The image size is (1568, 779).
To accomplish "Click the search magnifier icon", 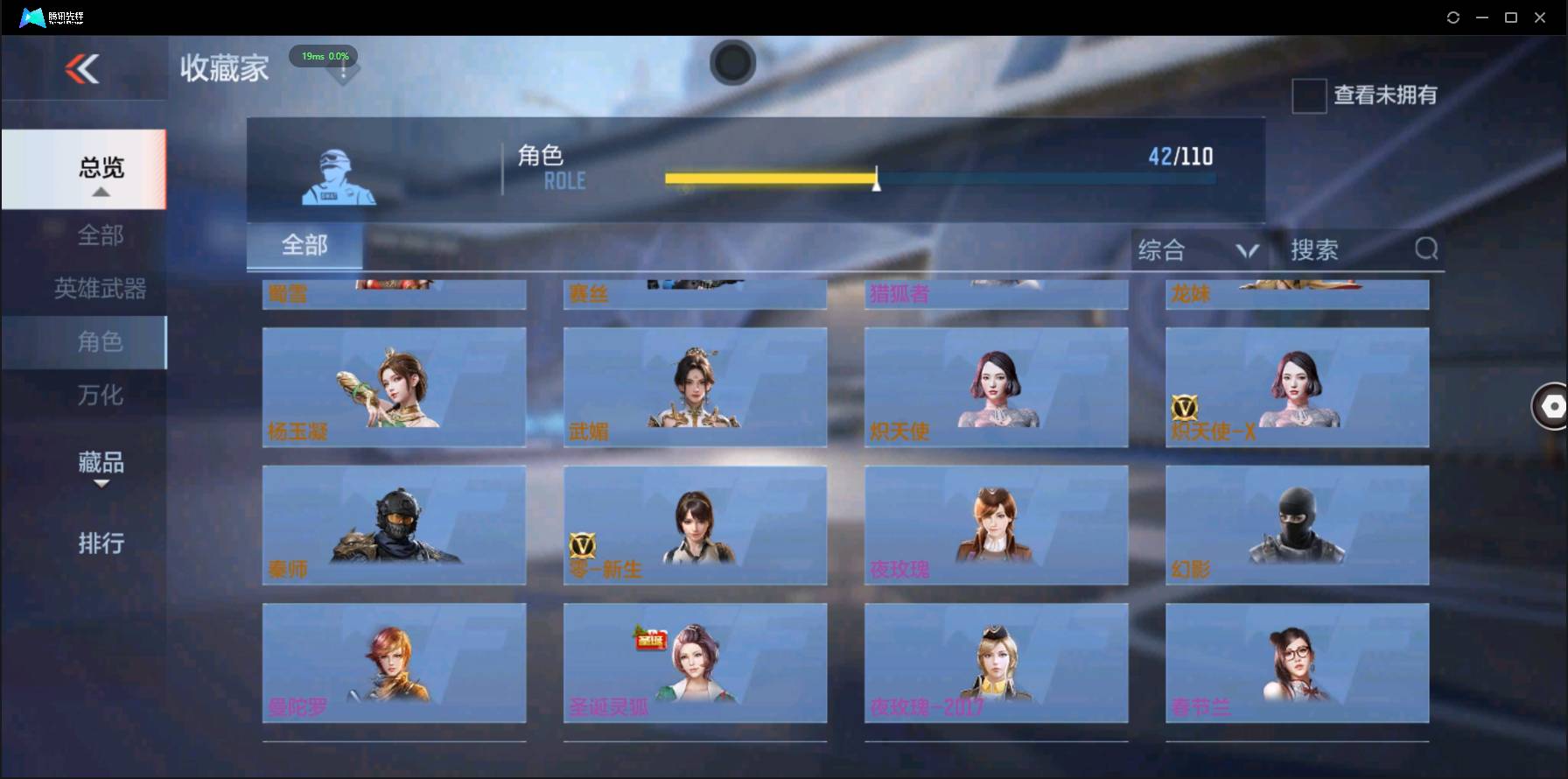I will 1426,249.
